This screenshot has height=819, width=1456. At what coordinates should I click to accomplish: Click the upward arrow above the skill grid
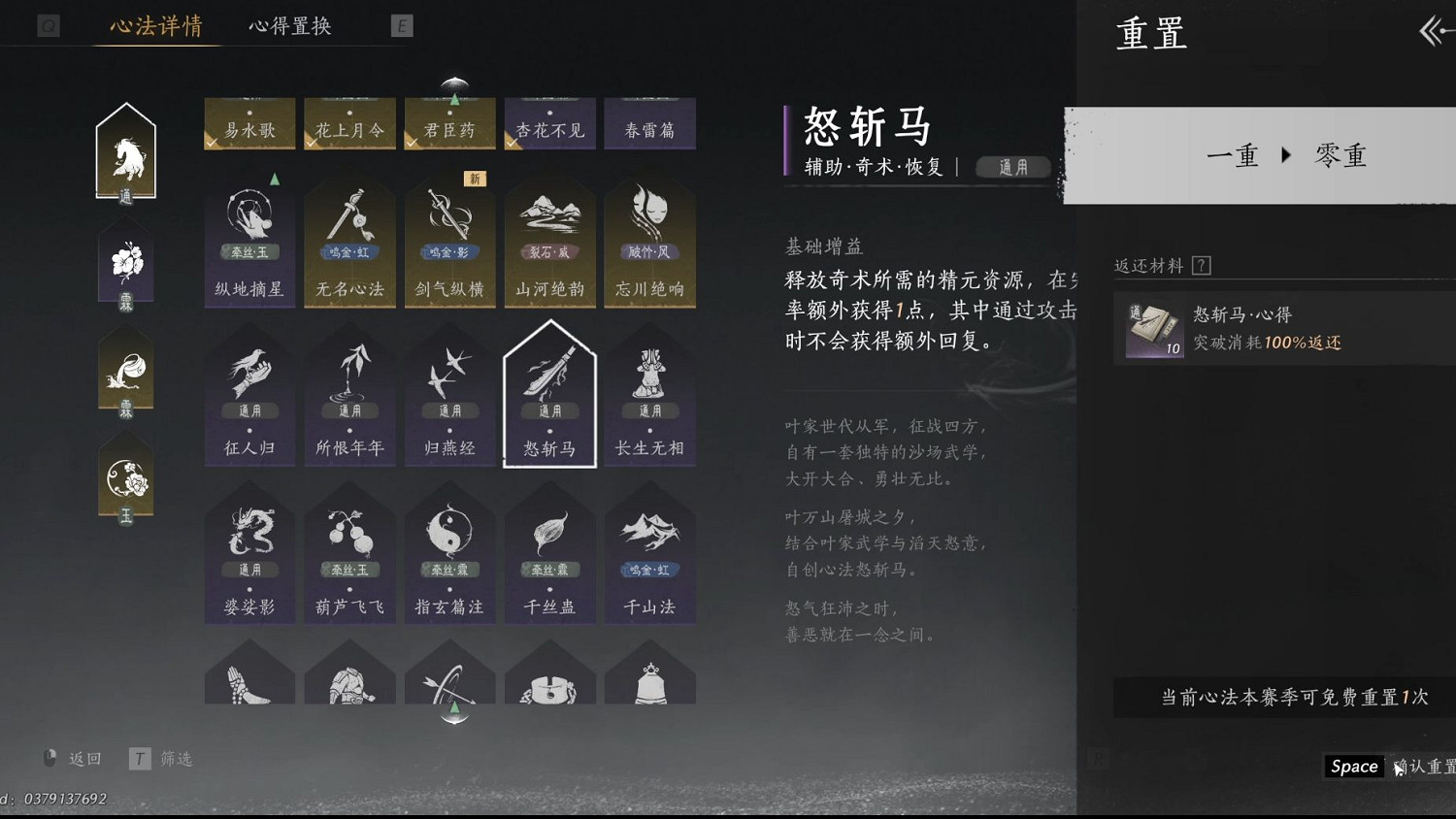point(452,83)
